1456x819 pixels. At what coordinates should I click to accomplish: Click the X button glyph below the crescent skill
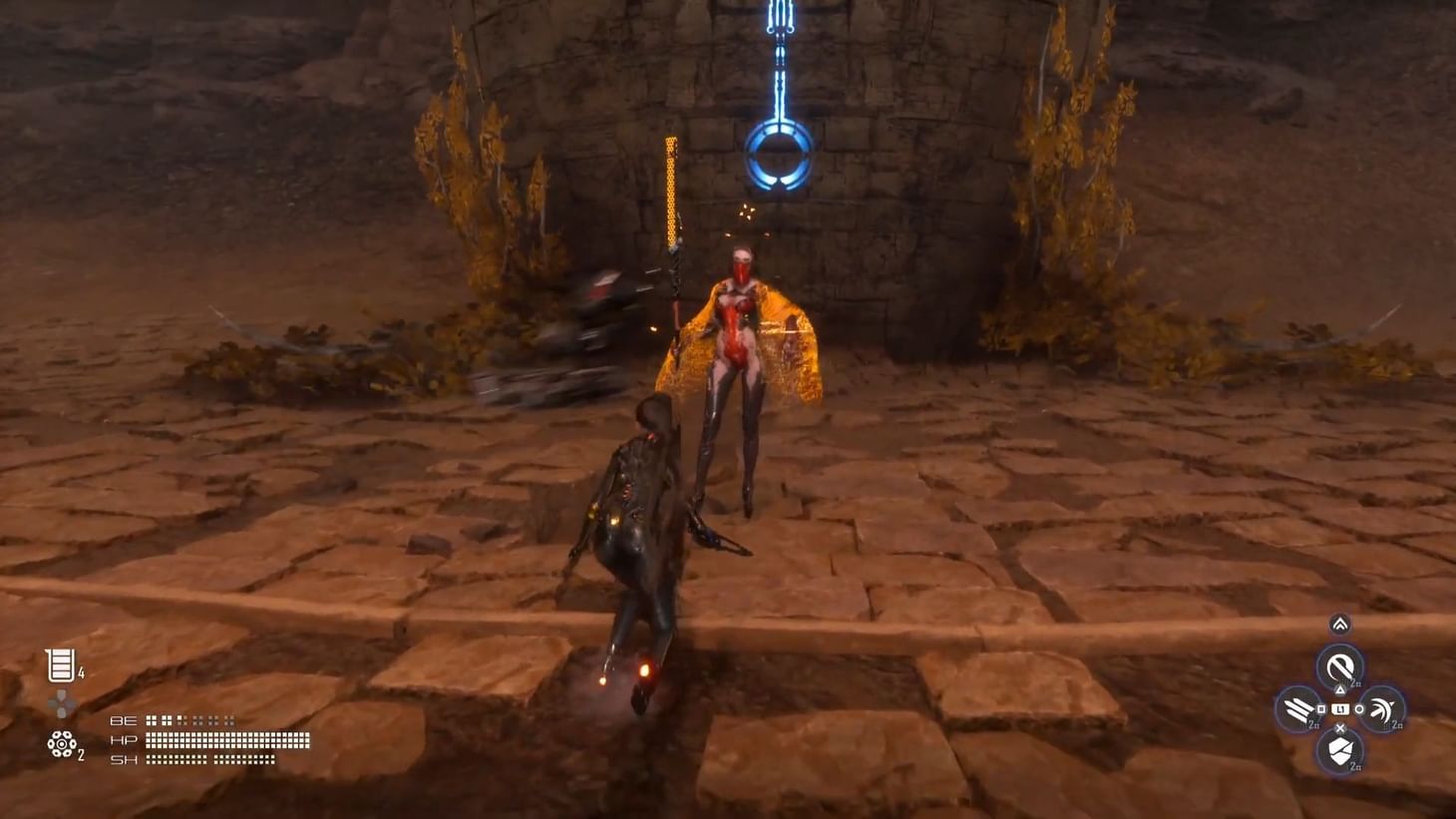pos(1340,729)
